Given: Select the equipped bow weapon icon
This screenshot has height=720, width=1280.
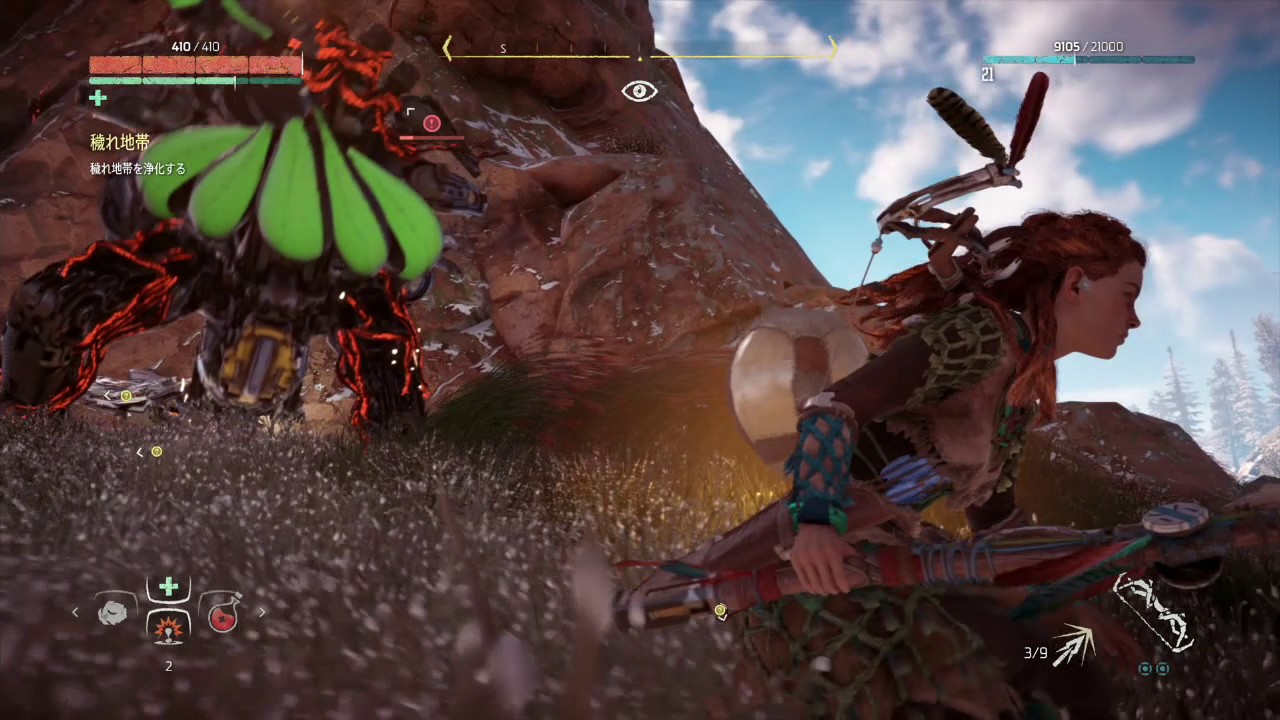Looking at the screenshot, I should (x=1155, y=611).
